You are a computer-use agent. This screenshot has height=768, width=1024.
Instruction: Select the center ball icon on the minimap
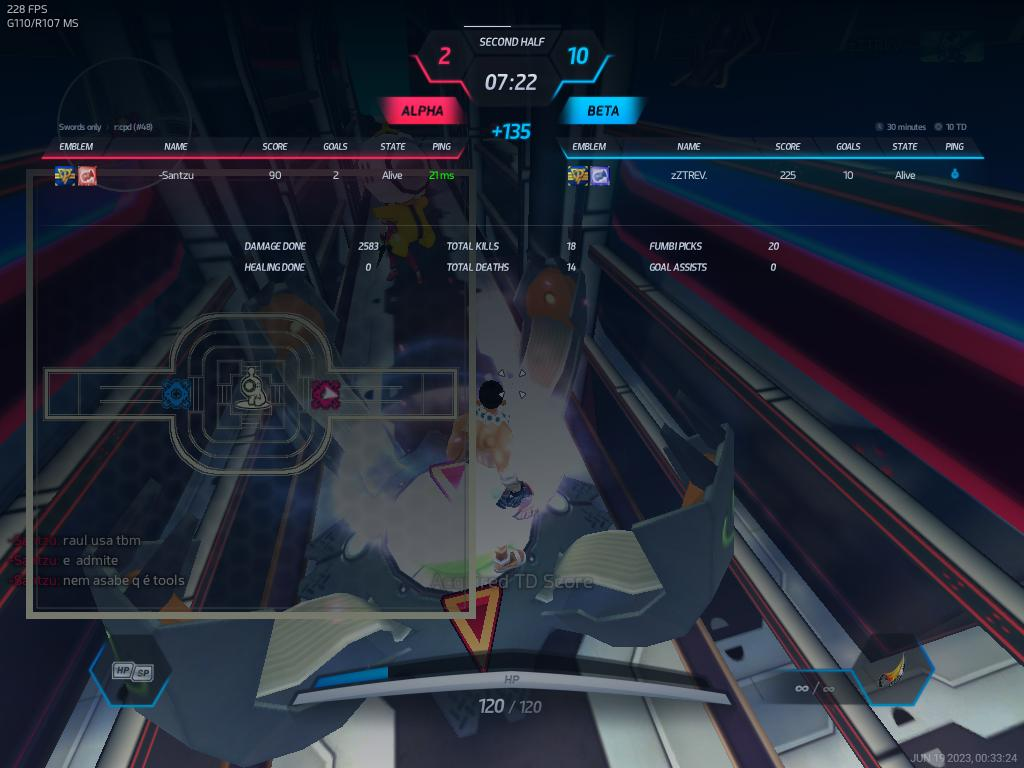[251, 390]
